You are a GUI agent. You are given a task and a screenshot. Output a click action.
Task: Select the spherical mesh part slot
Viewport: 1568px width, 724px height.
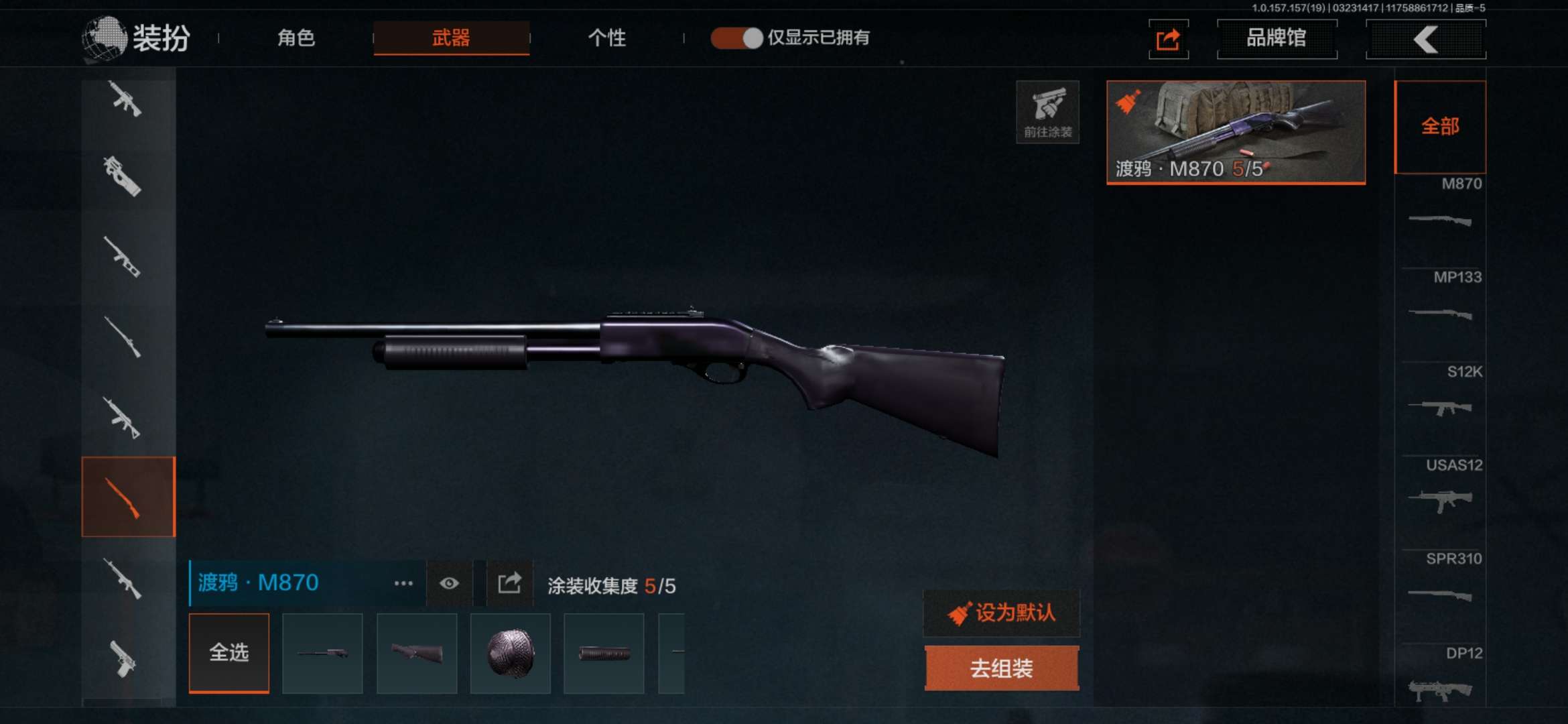point(510,653)
